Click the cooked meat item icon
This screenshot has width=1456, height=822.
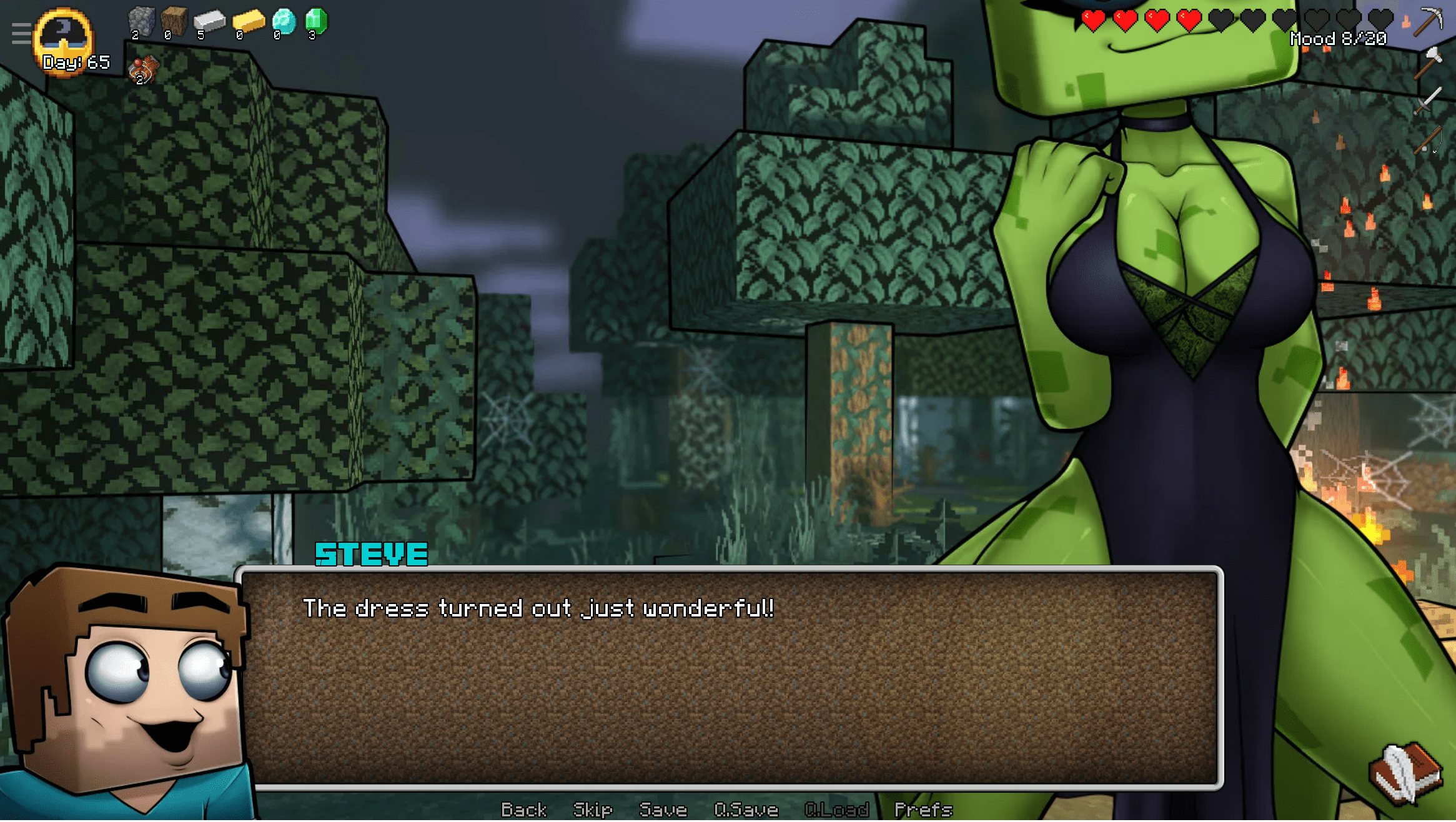pos(144,70)
